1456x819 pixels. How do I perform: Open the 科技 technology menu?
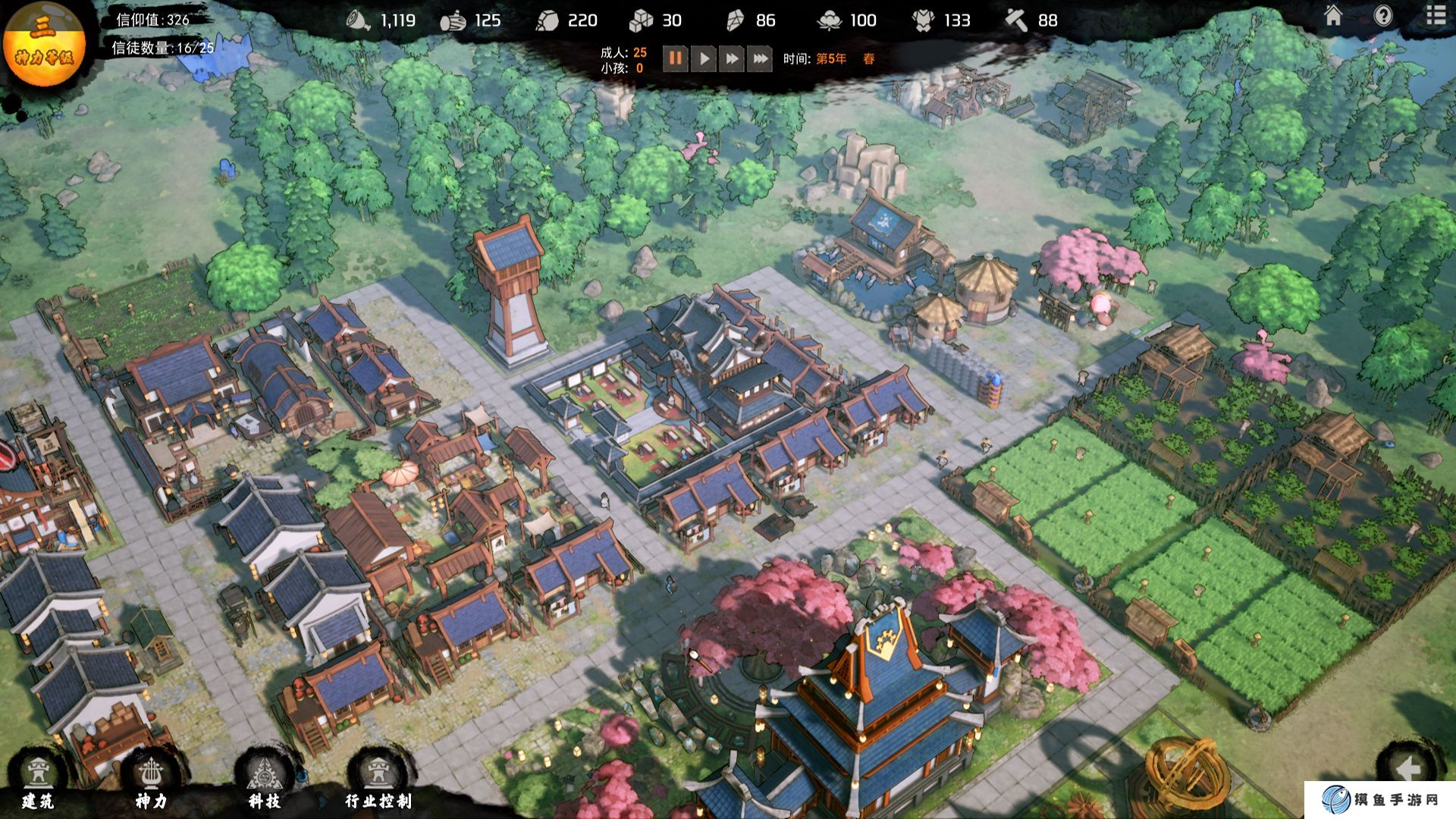[265, 780]
